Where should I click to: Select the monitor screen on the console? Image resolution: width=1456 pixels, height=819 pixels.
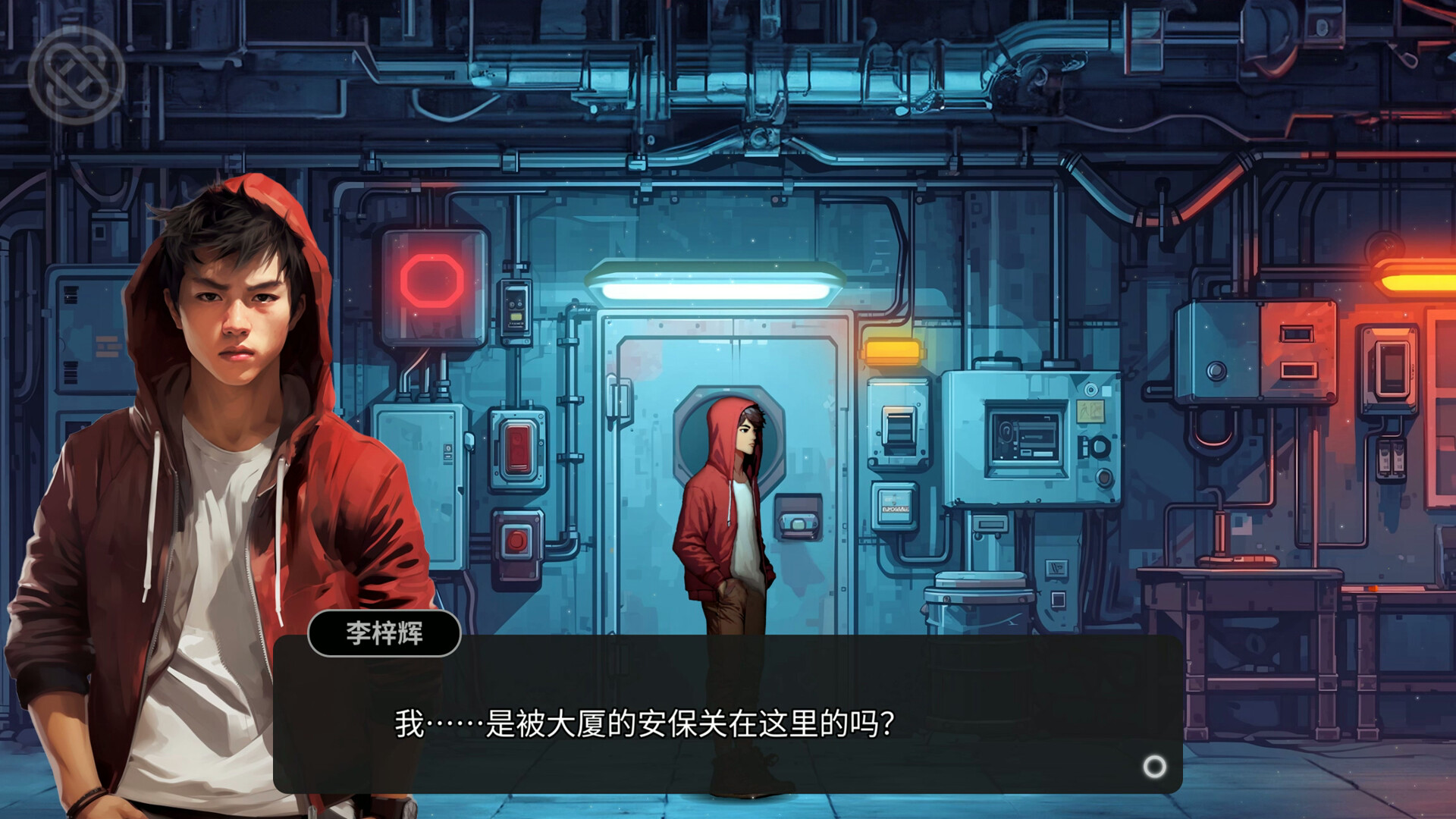coord(1024,440)
